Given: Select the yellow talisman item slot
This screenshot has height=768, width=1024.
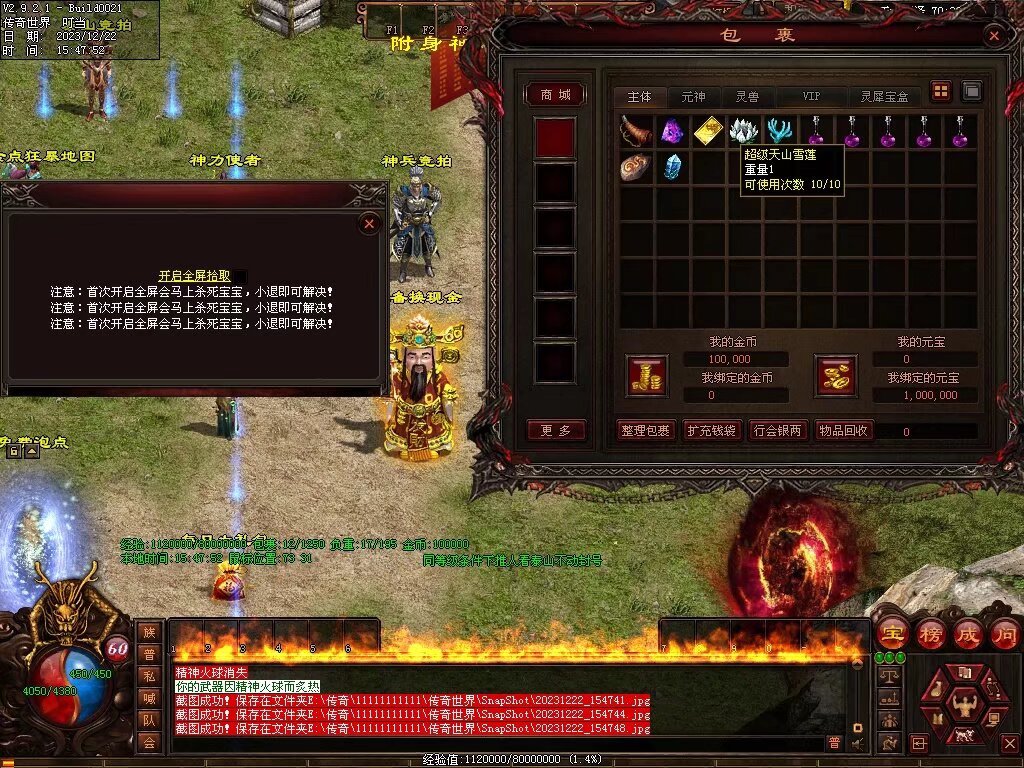Looking at the screenshot, I should (x=708, y=130).
